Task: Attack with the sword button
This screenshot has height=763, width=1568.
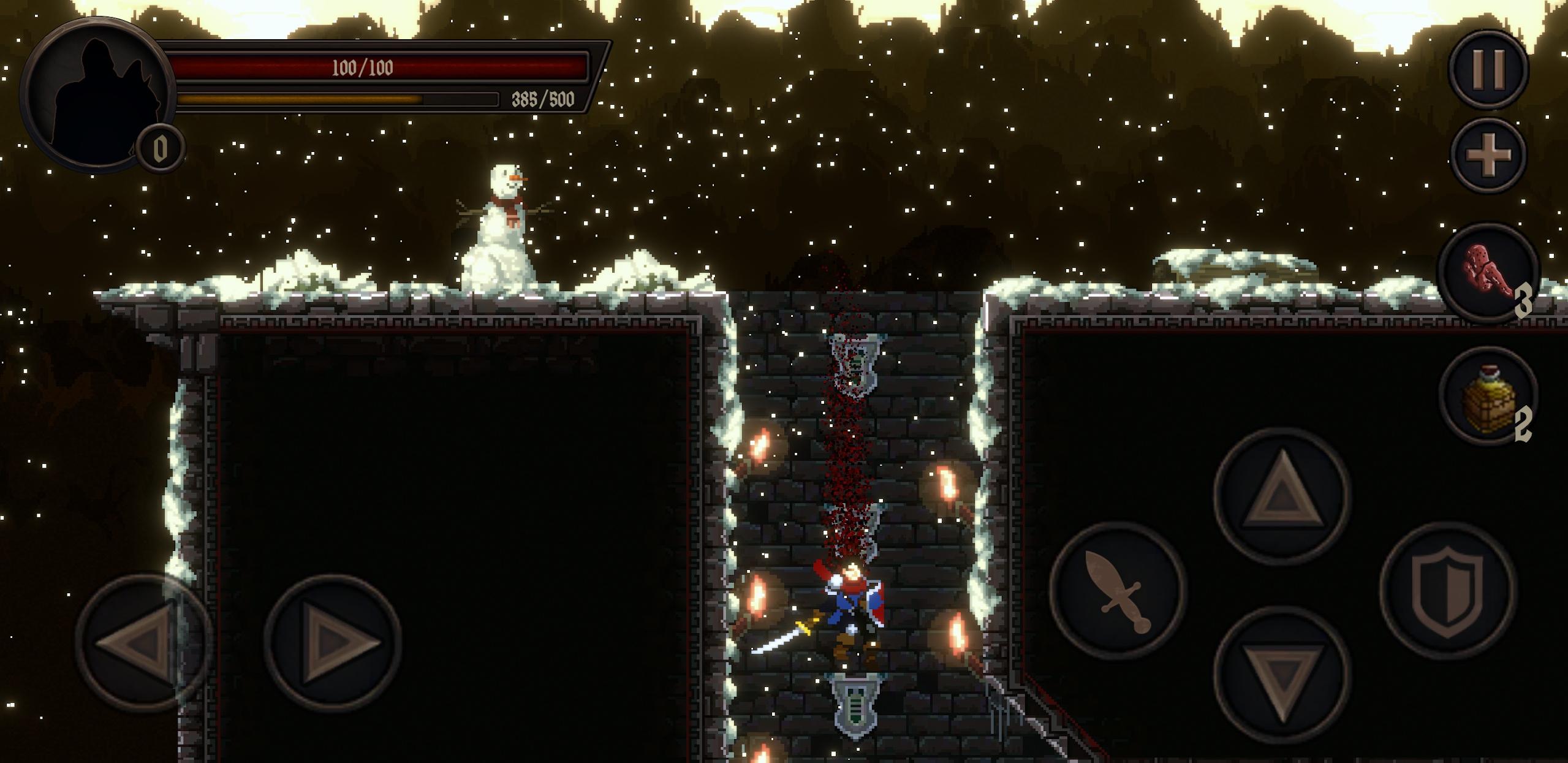Action: [x=1118, y=590]
